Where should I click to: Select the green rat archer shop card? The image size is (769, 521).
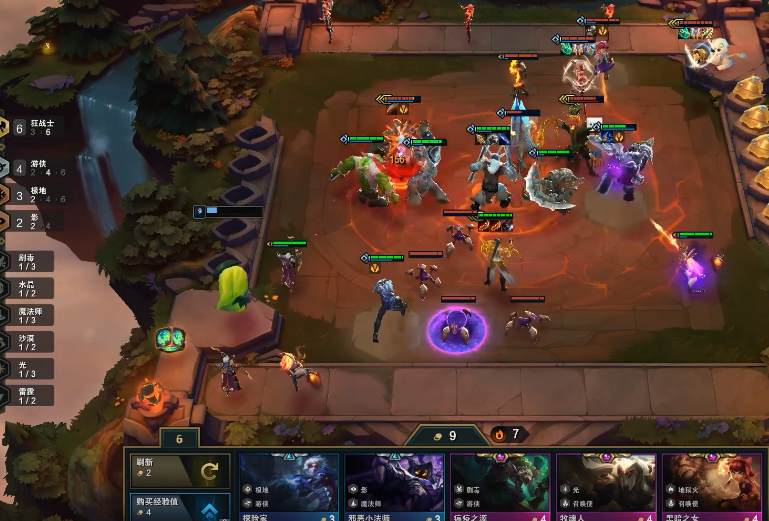pos(500,490)
